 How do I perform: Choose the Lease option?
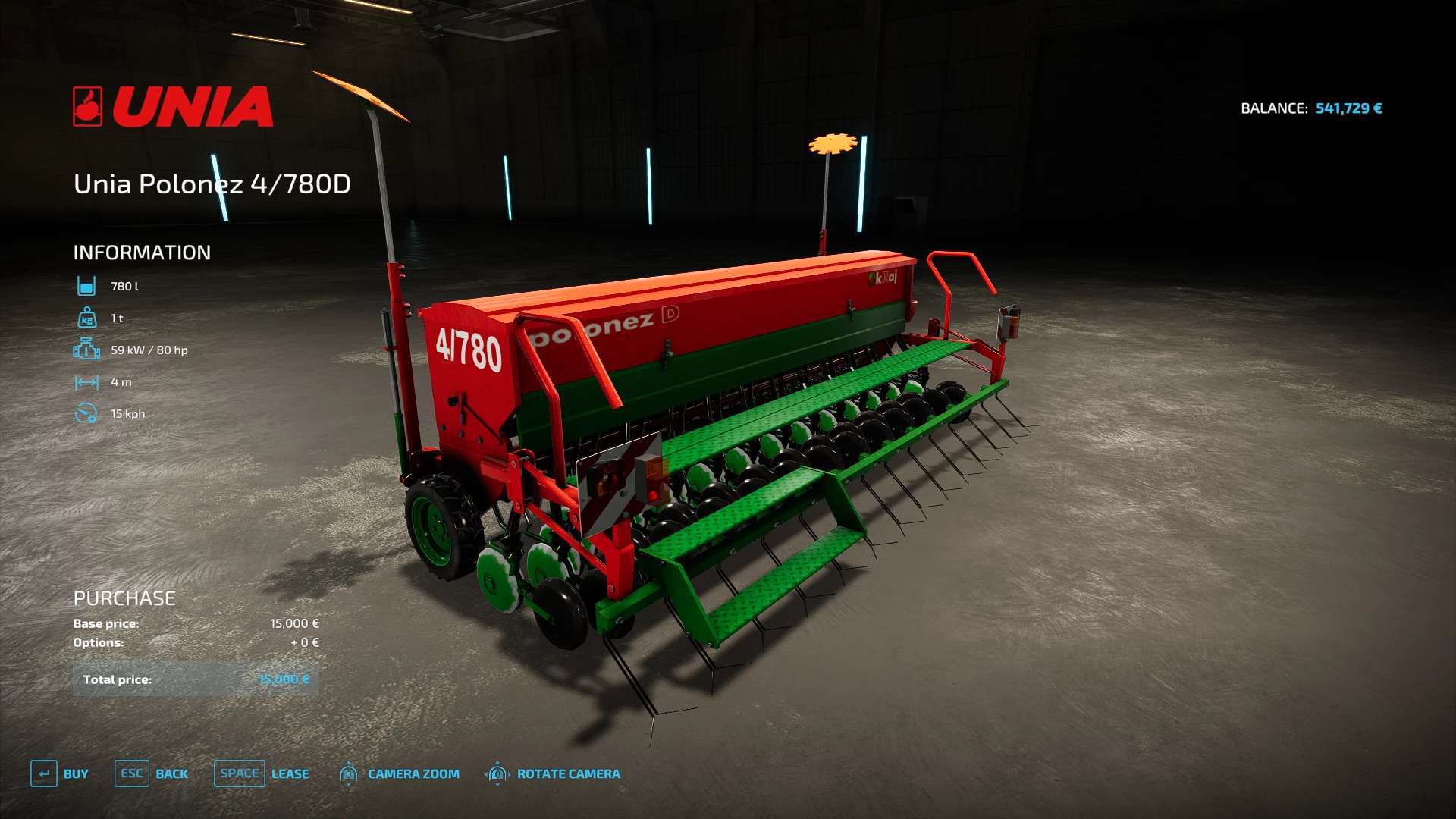click(262, 773)
